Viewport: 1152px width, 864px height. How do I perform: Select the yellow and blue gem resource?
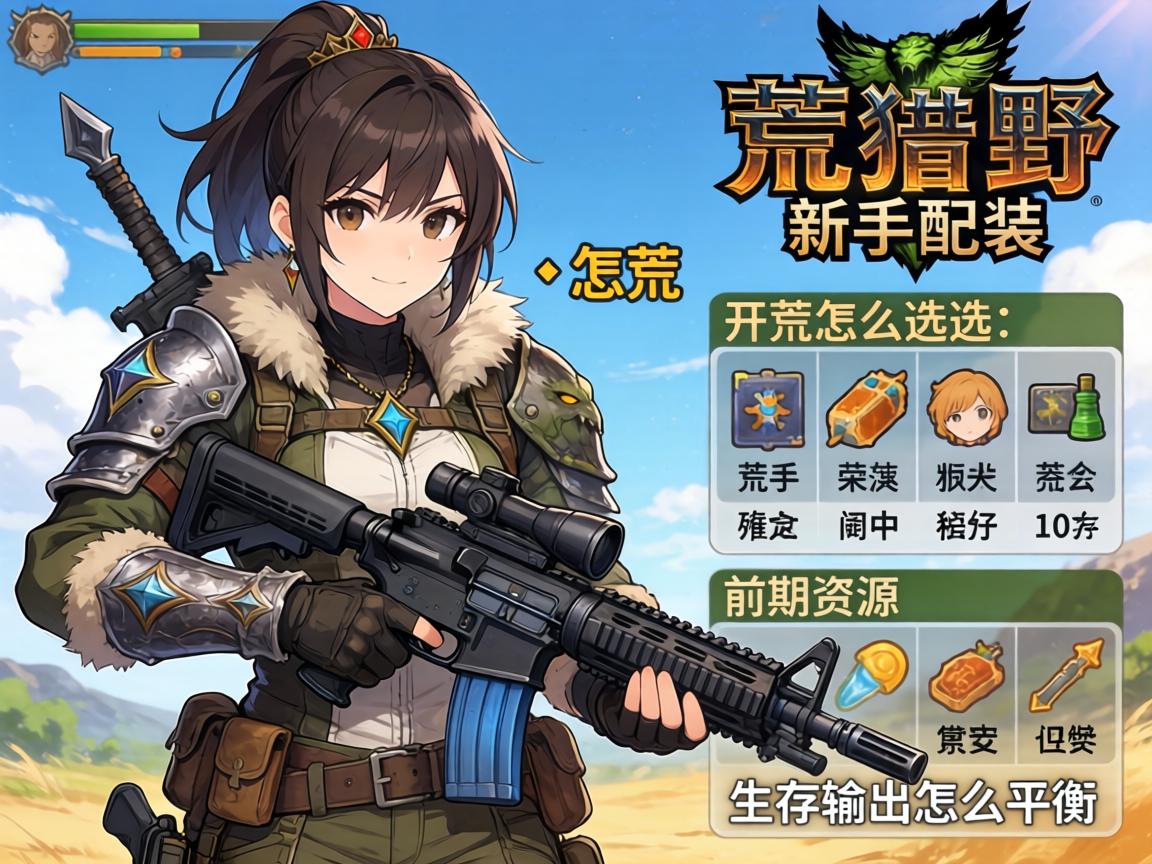click(869, 672)
